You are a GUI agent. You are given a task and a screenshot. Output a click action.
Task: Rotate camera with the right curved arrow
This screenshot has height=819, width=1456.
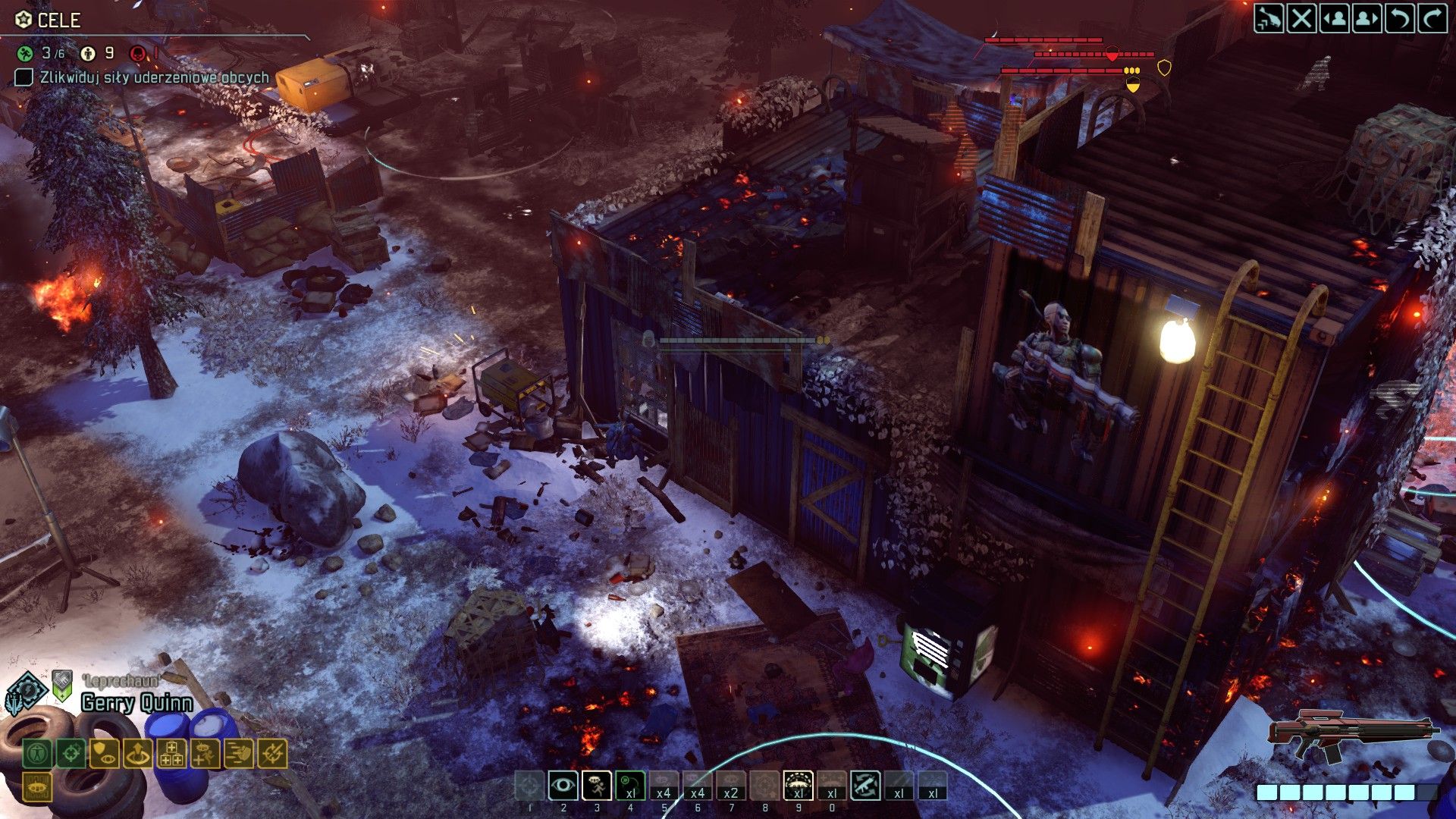click(x=1432, y=18)
